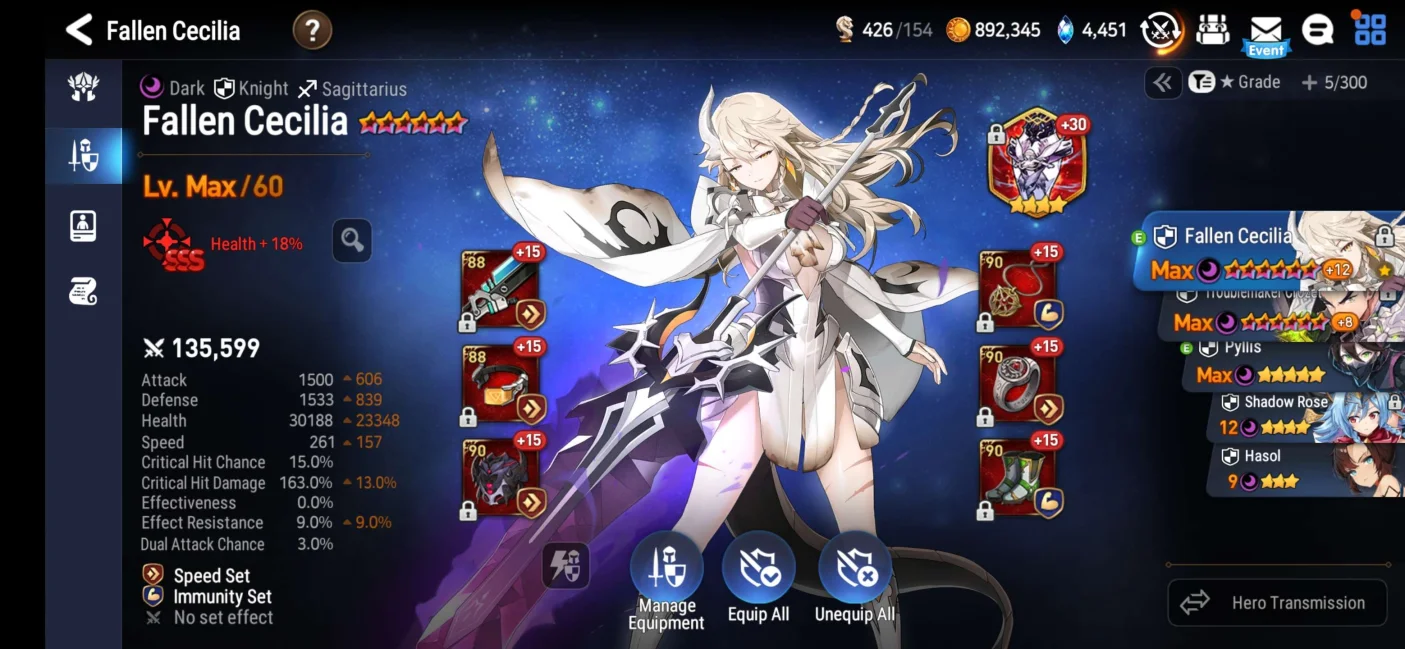The image size is (1405, 649).
Task: Open the chat bubble icon
Action: coord(1317,30)
